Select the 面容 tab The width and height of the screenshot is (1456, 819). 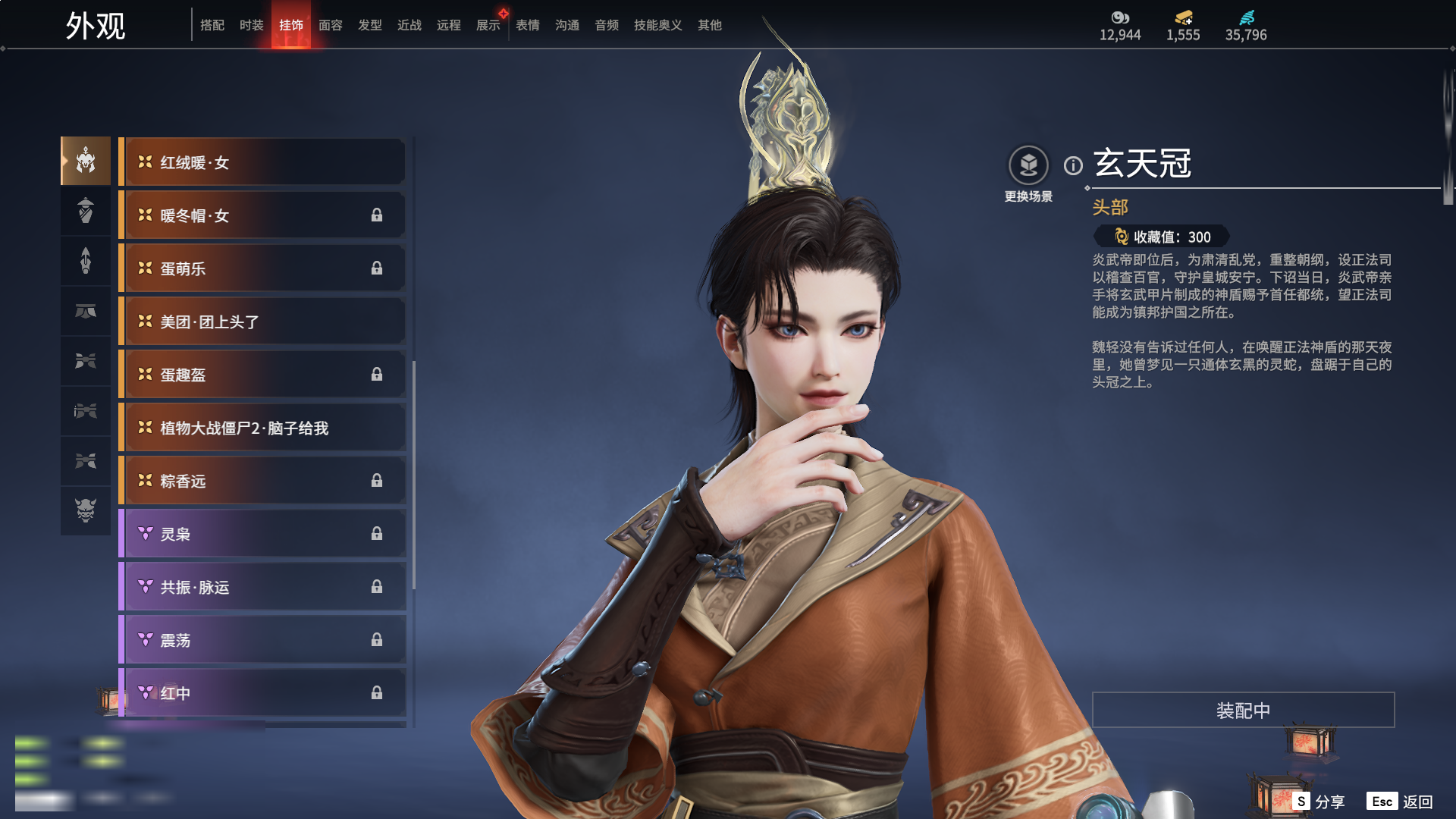(331, 25)
